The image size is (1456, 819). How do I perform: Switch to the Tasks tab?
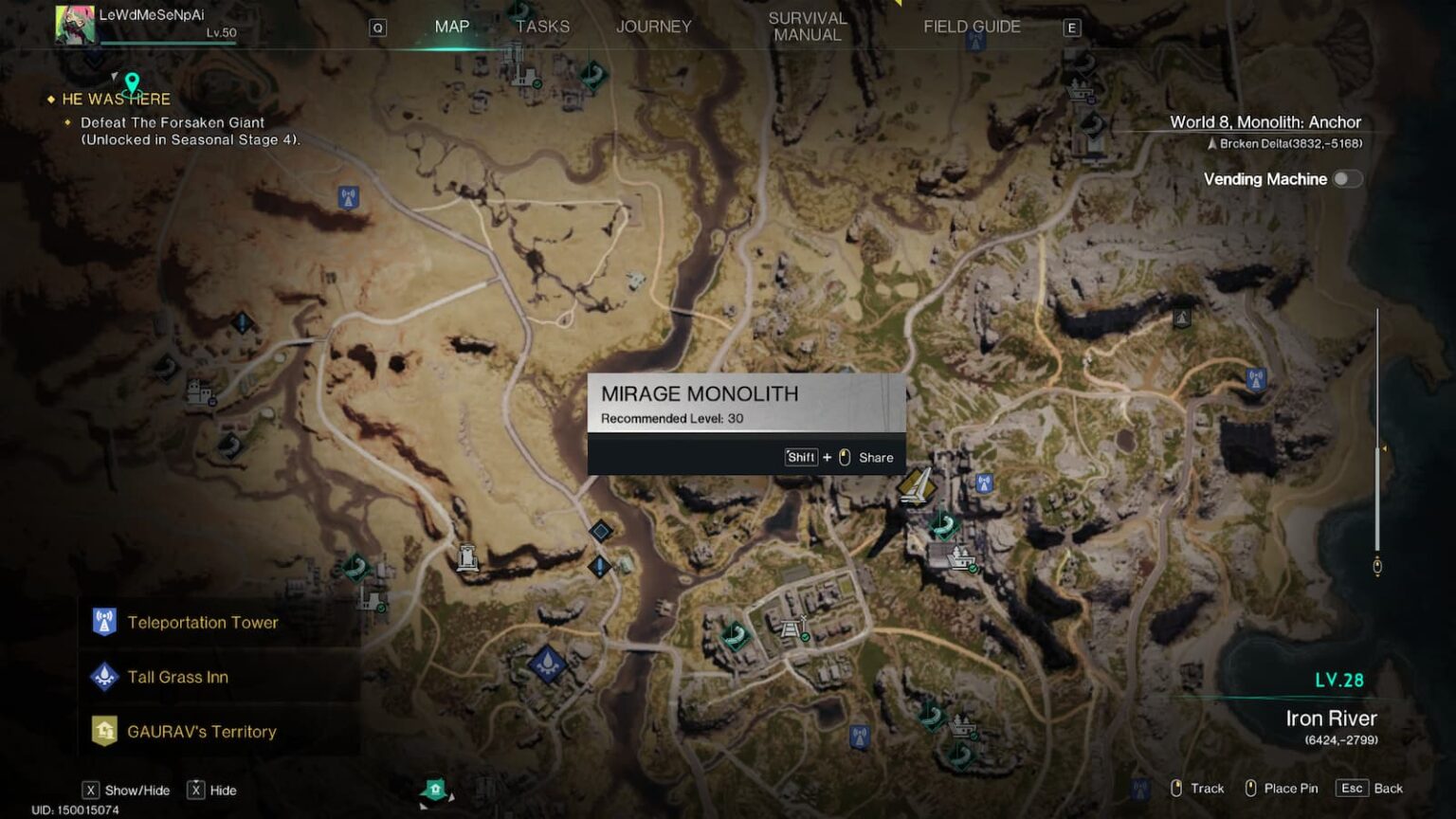click(x=542, y=27)
